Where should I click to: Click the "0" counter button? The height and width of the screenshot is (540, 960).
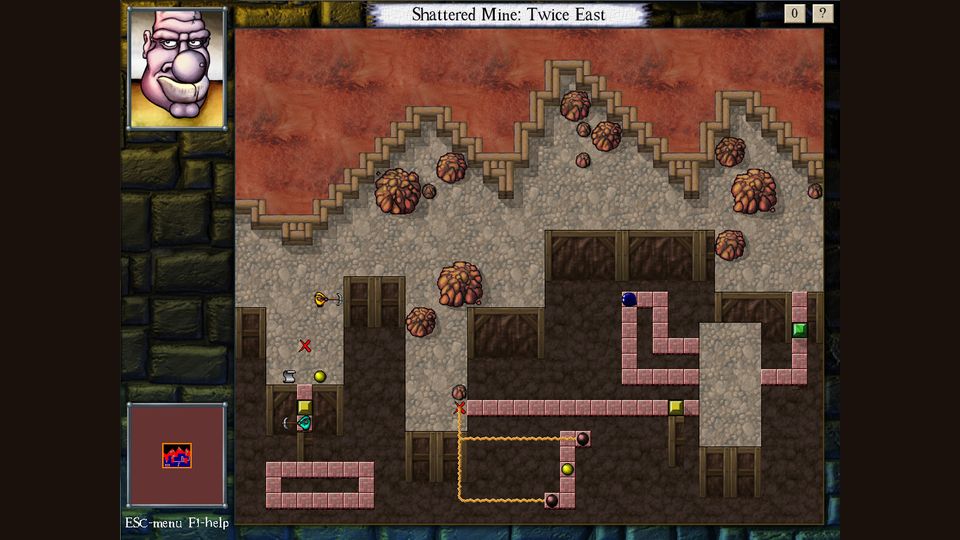pyautogui.click(x=795, y=13)
